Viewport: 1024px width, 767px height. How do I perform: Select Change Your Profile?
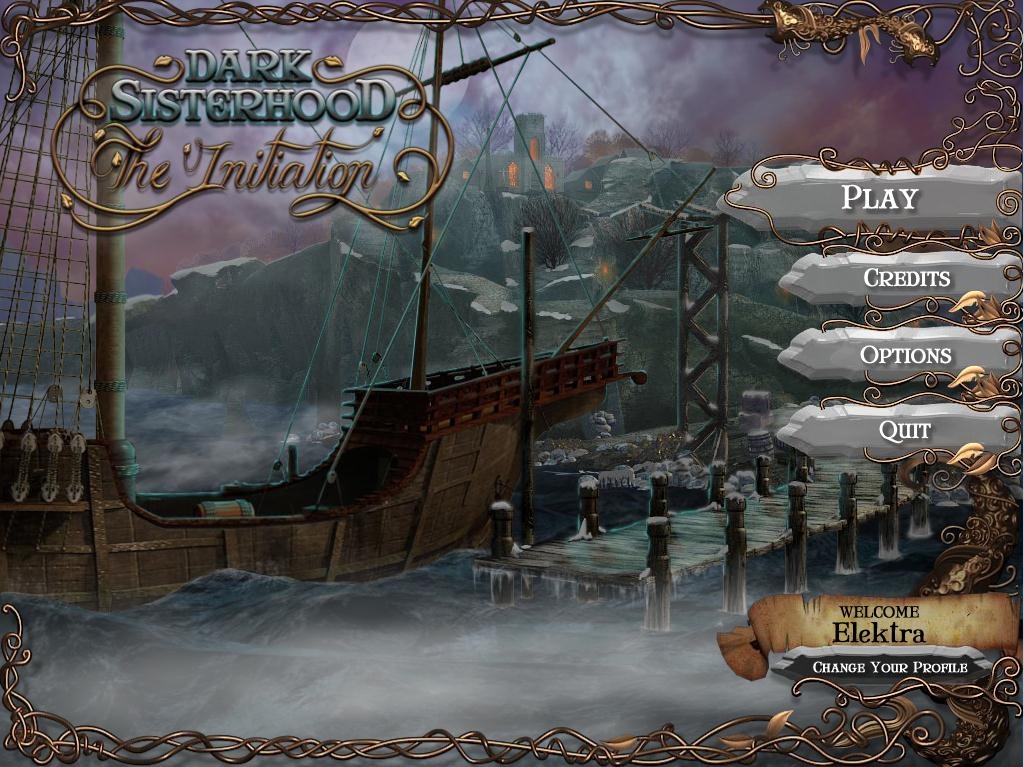coord(889,667)
